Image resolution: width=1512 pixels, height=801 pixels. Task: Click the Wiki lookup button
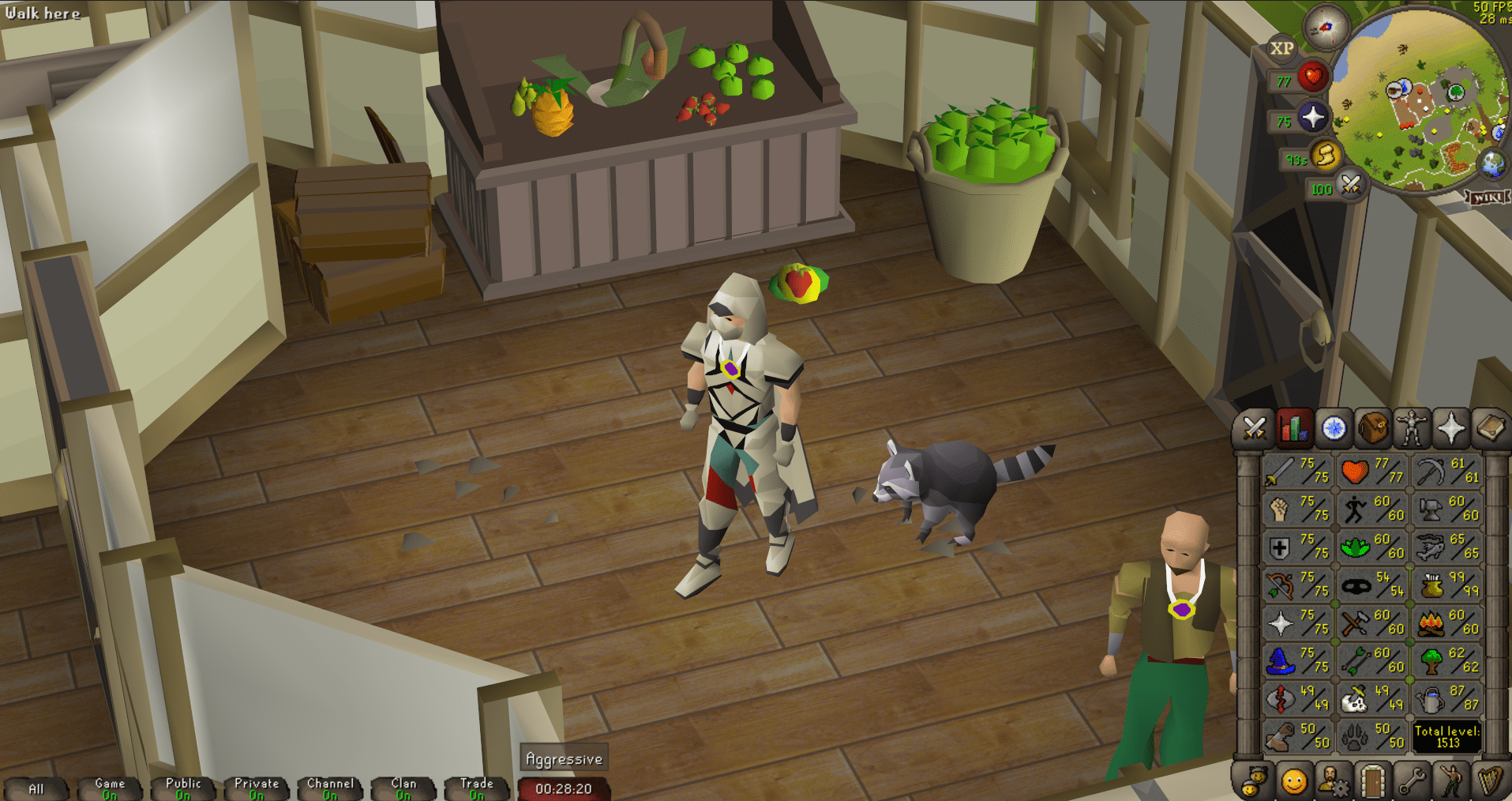coord(1485,197)
